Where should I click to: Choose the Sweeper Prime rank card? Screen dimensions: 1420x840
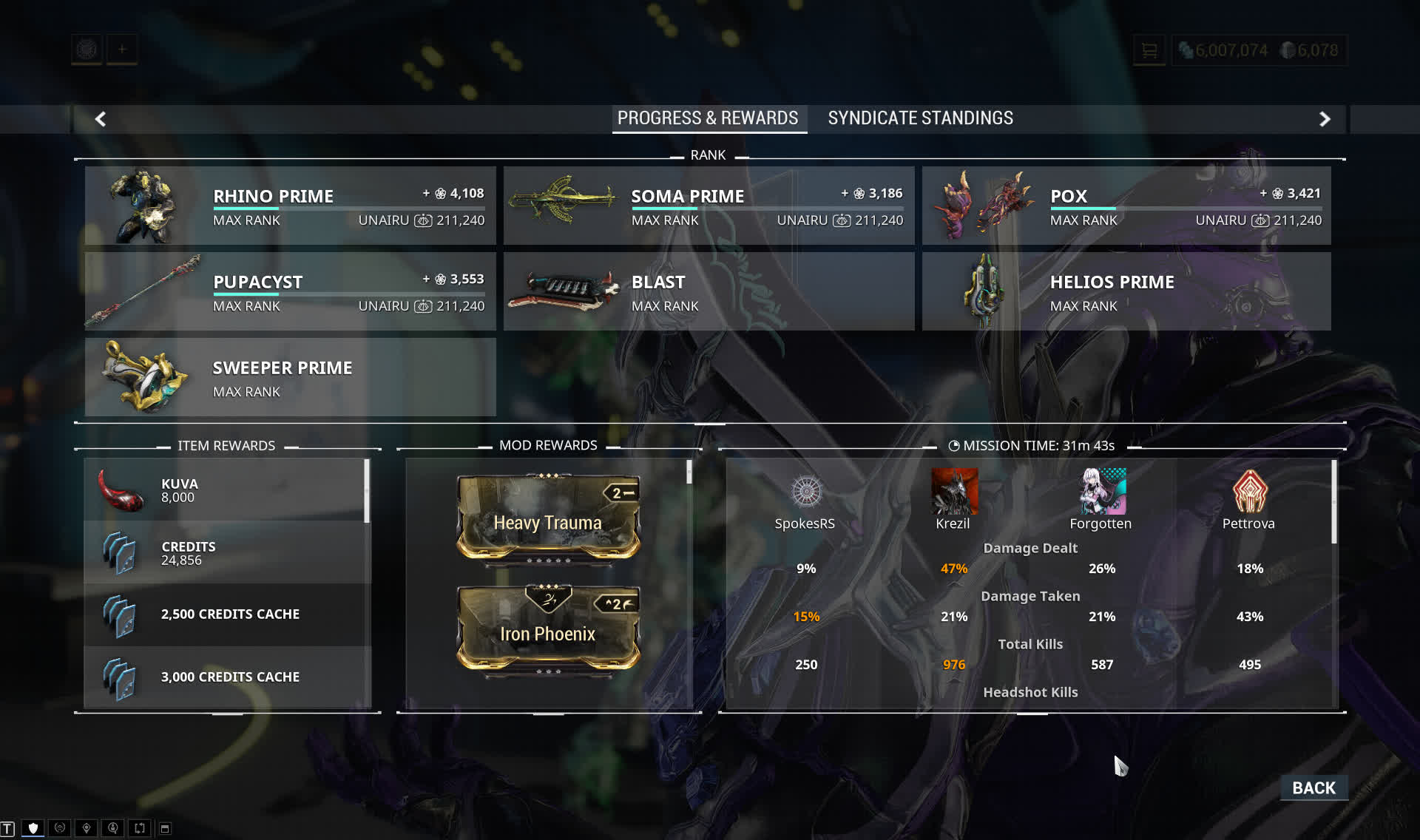(x=290, y=377)
